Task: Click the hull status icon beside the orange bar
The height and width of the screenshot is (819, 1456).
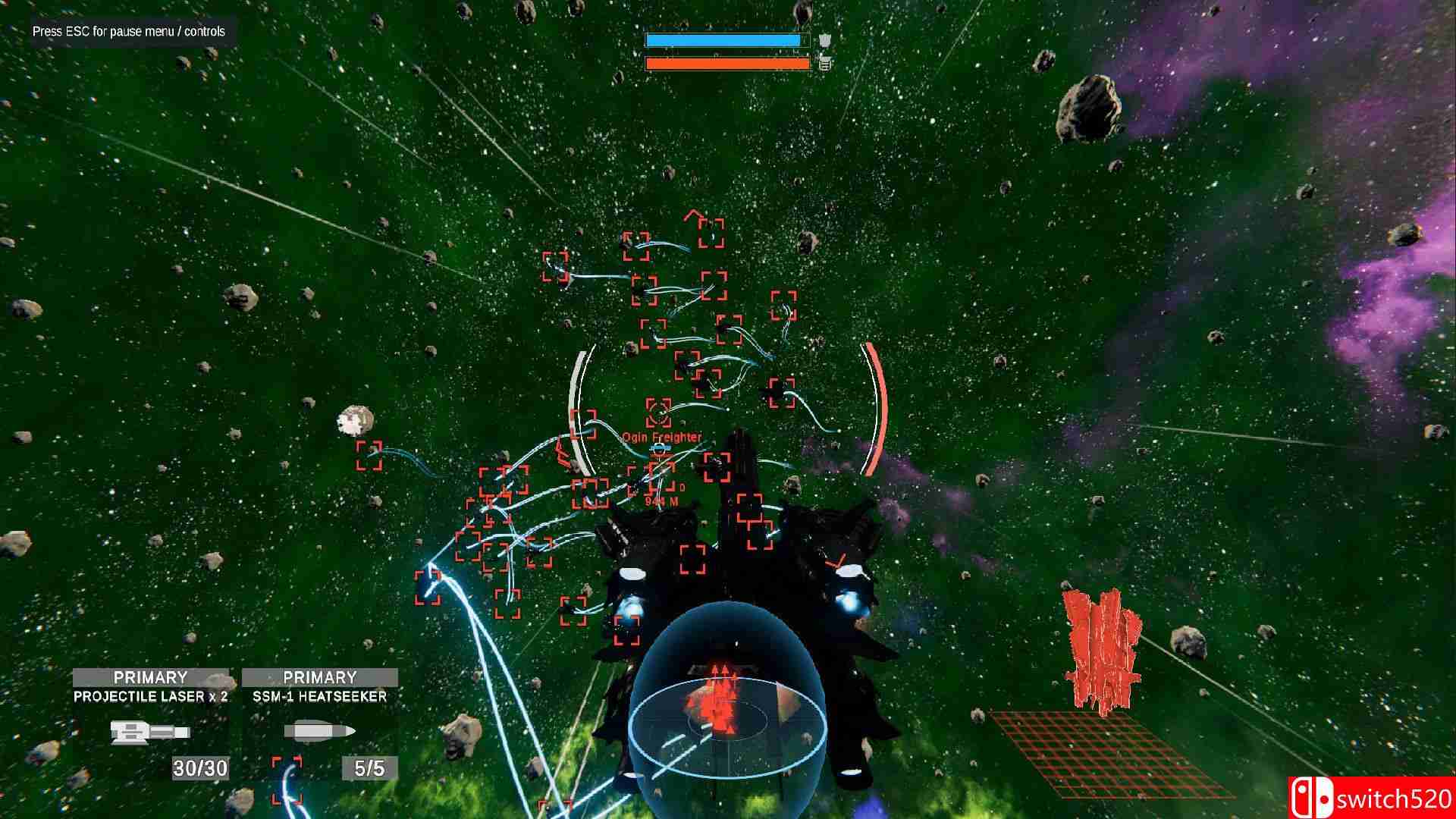Action: (x=824, y=66)
